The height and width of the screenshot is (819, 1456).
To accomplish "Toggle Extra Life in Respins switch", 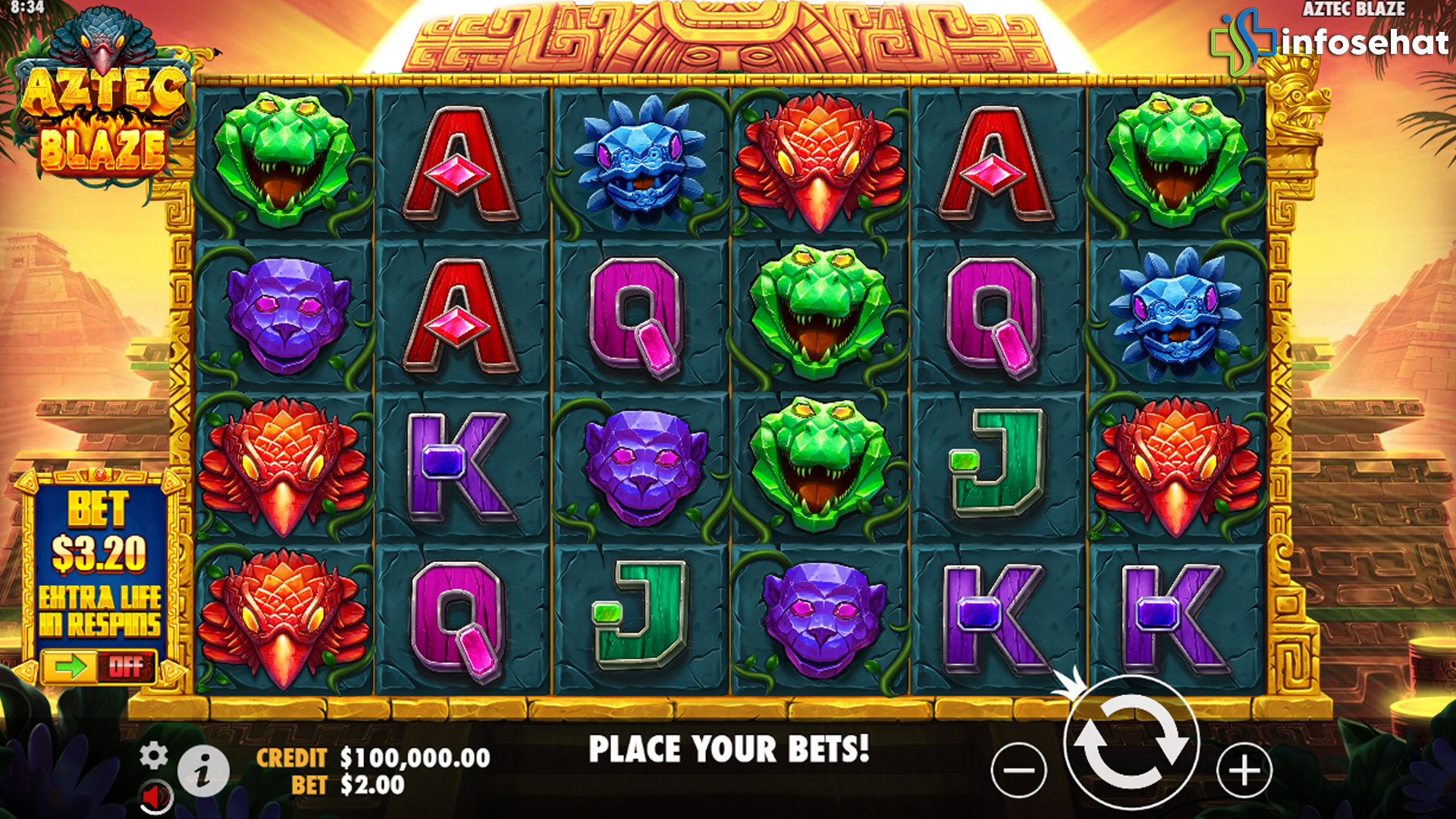I will click(99, 667).
